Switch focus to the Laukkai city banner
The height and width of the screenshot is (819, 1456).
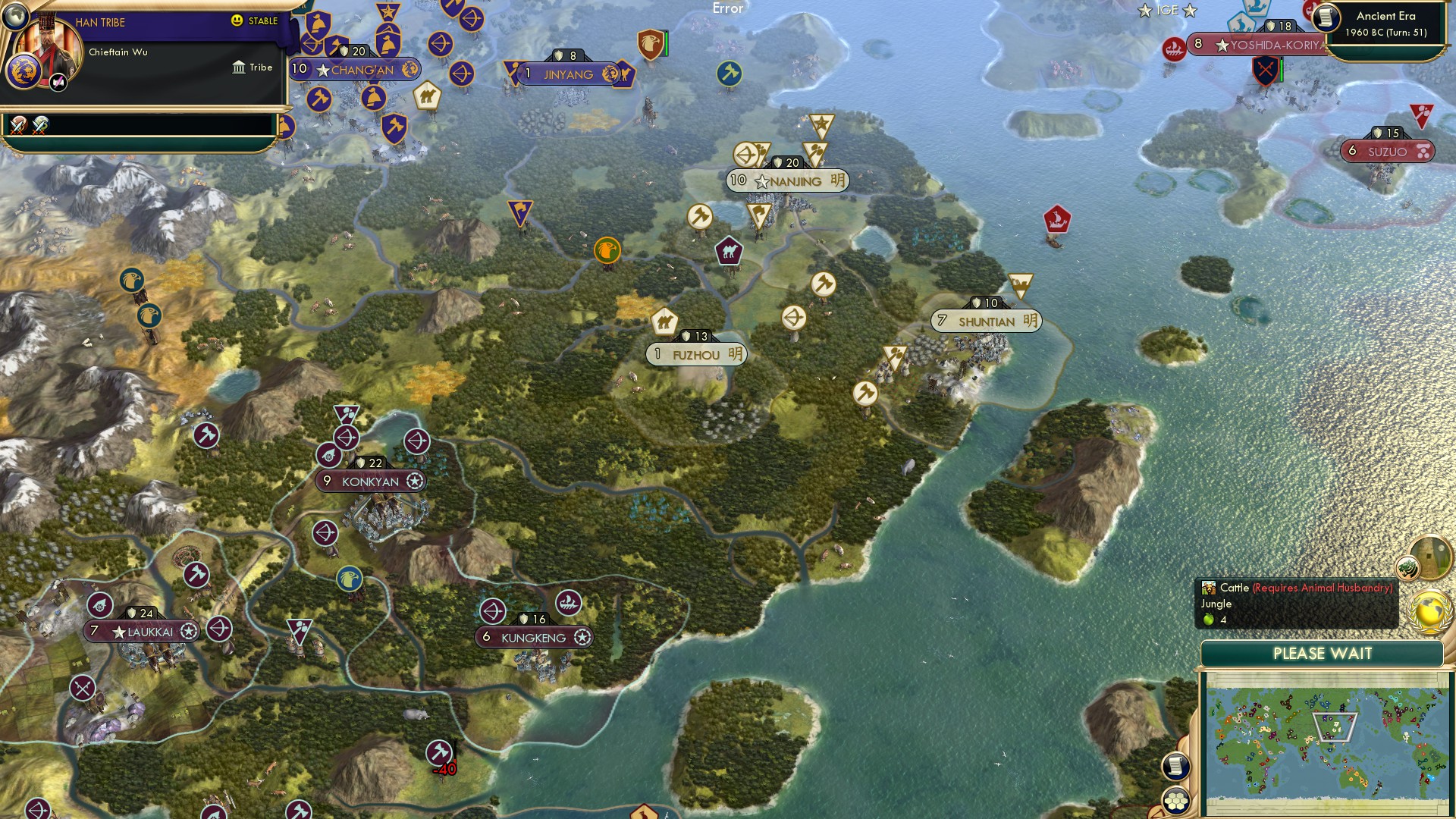coord(140,631)
